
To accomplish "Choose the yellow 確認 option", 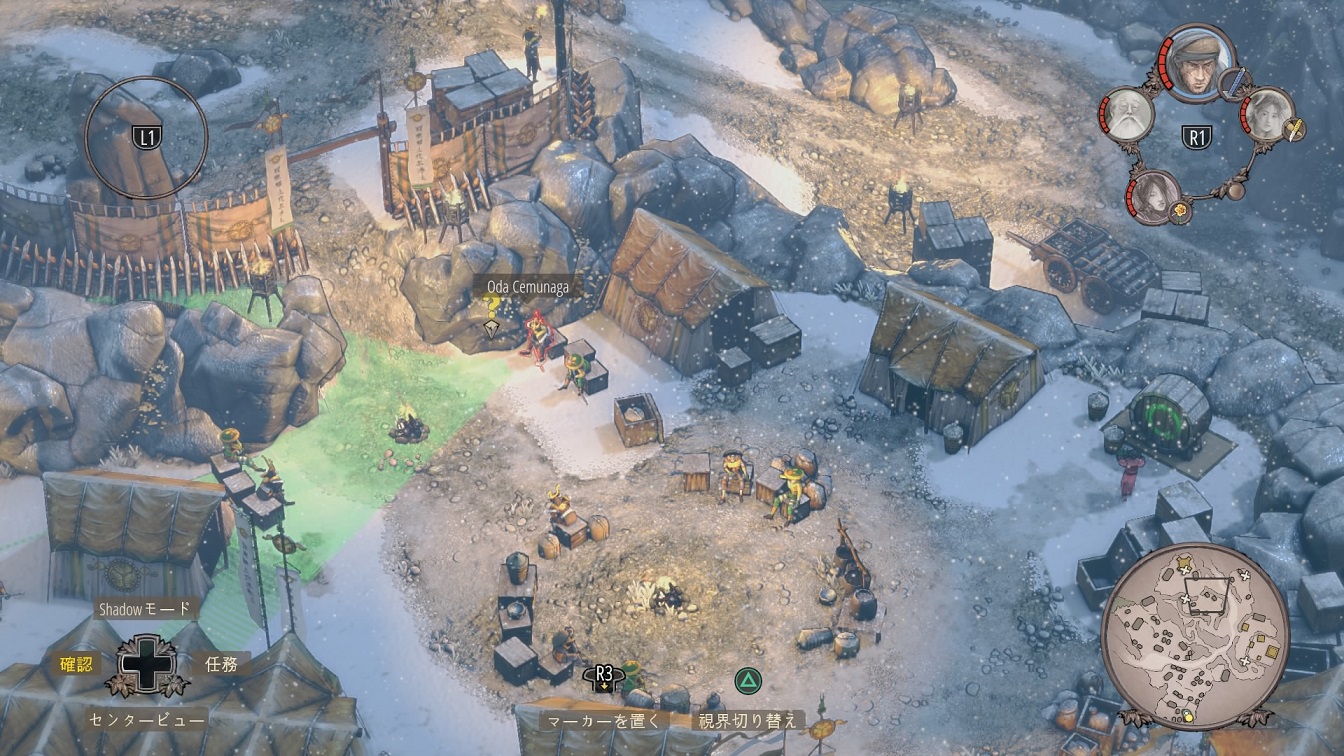I will [76, 663].
